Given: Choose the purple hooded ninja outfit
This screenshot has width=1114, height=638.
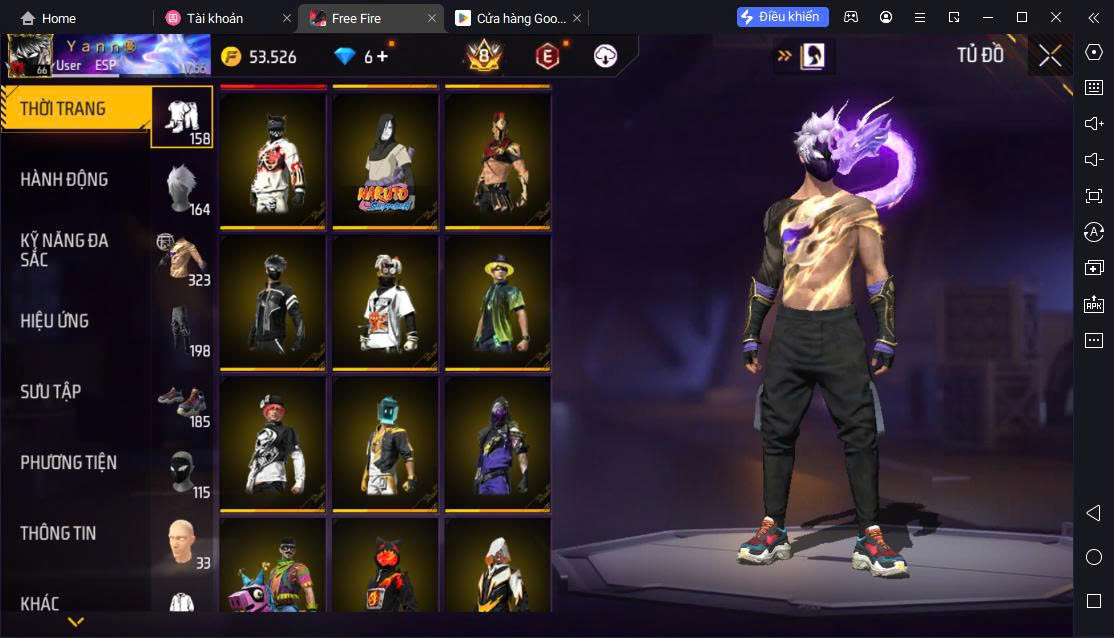Looking at the screenshot, I should coord(497,442).
